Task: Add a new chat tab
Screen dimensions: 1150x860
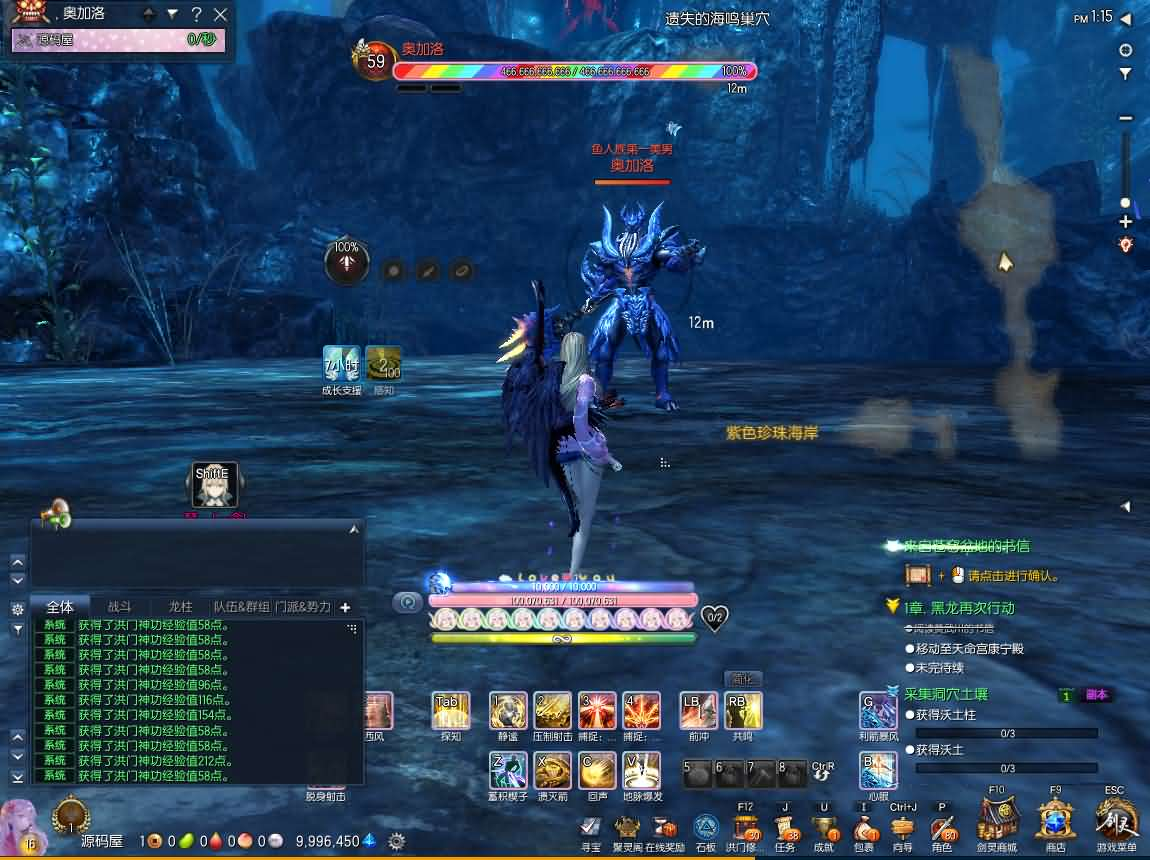Action: click(x=345, y=607)
